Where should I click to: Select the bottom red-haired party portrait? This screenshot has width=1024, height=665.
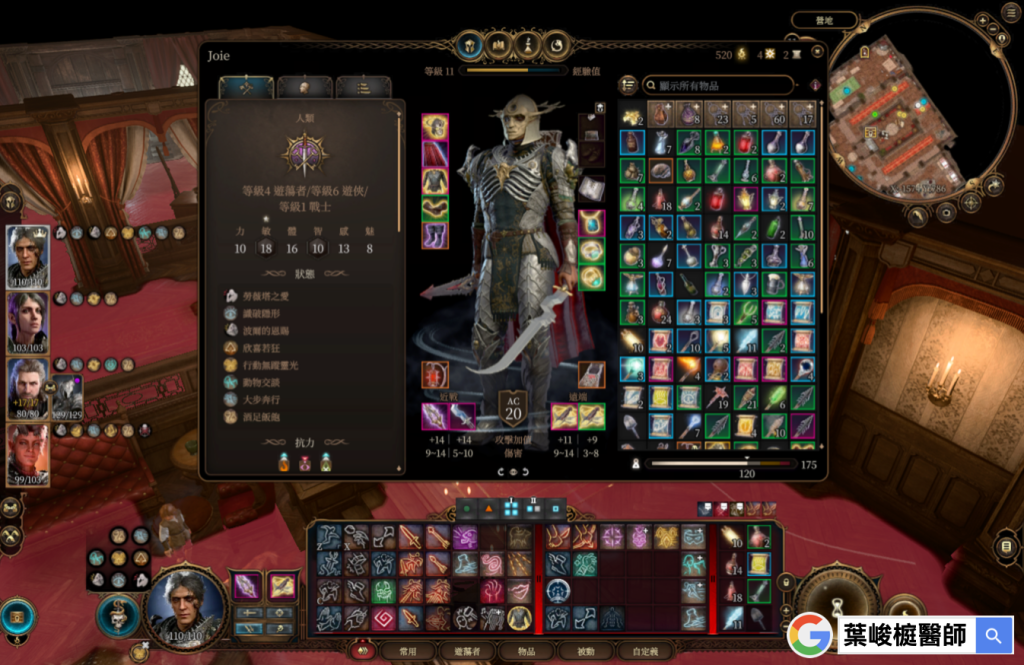tap(28, 454)
